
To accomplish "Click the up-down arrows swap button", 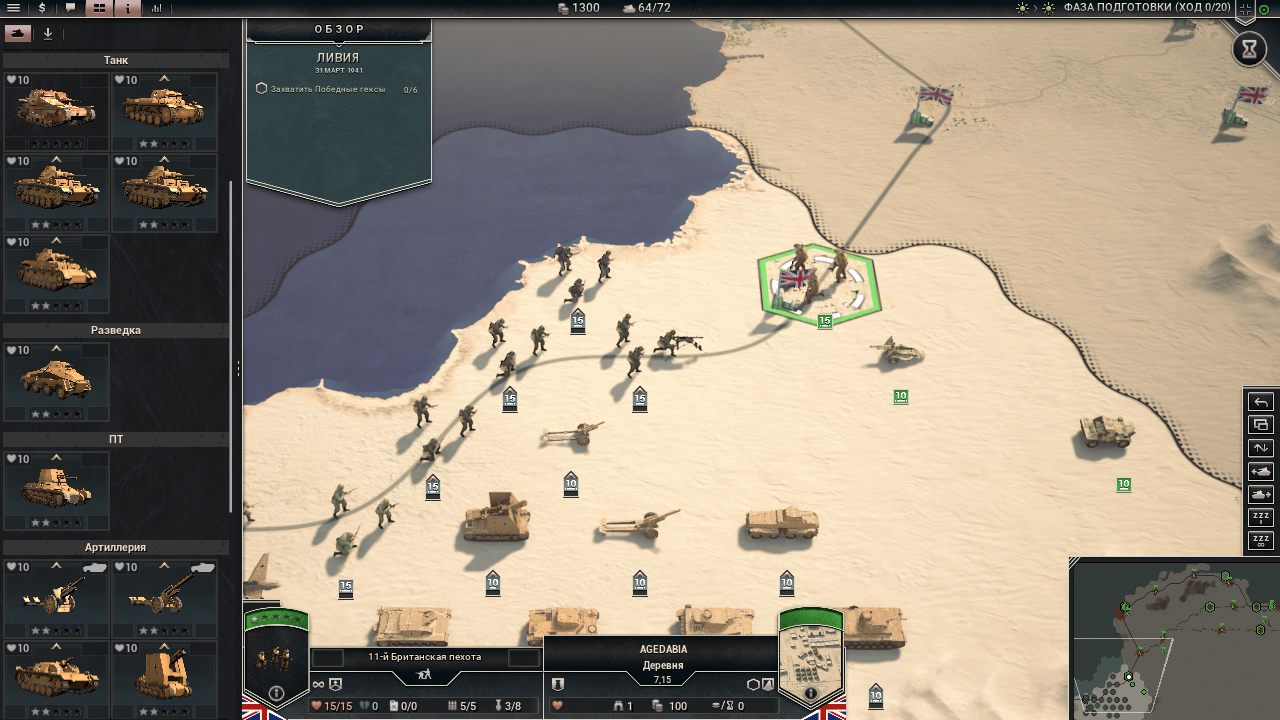I will tap(1260, 448).
